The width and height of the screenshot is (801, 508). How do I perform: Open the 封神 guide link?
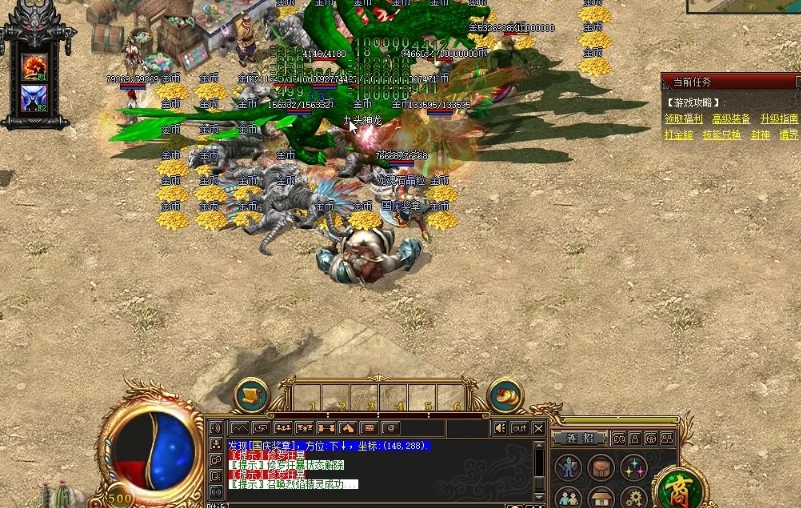(x=760, y=135)
